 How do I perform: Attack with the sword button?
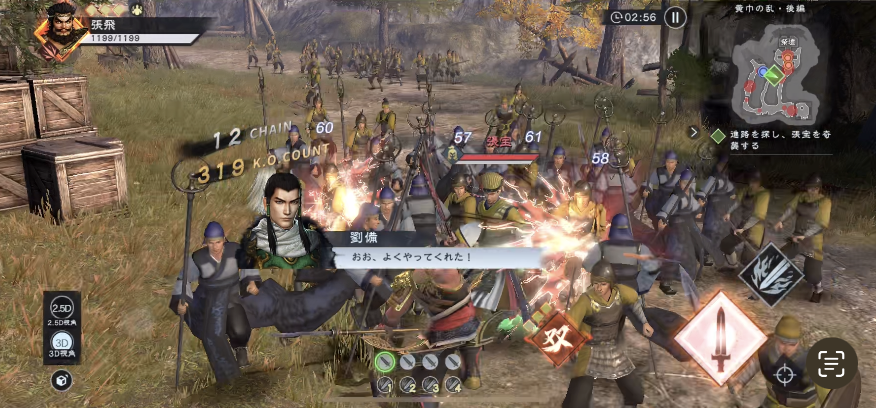click(x=719, y=337)
